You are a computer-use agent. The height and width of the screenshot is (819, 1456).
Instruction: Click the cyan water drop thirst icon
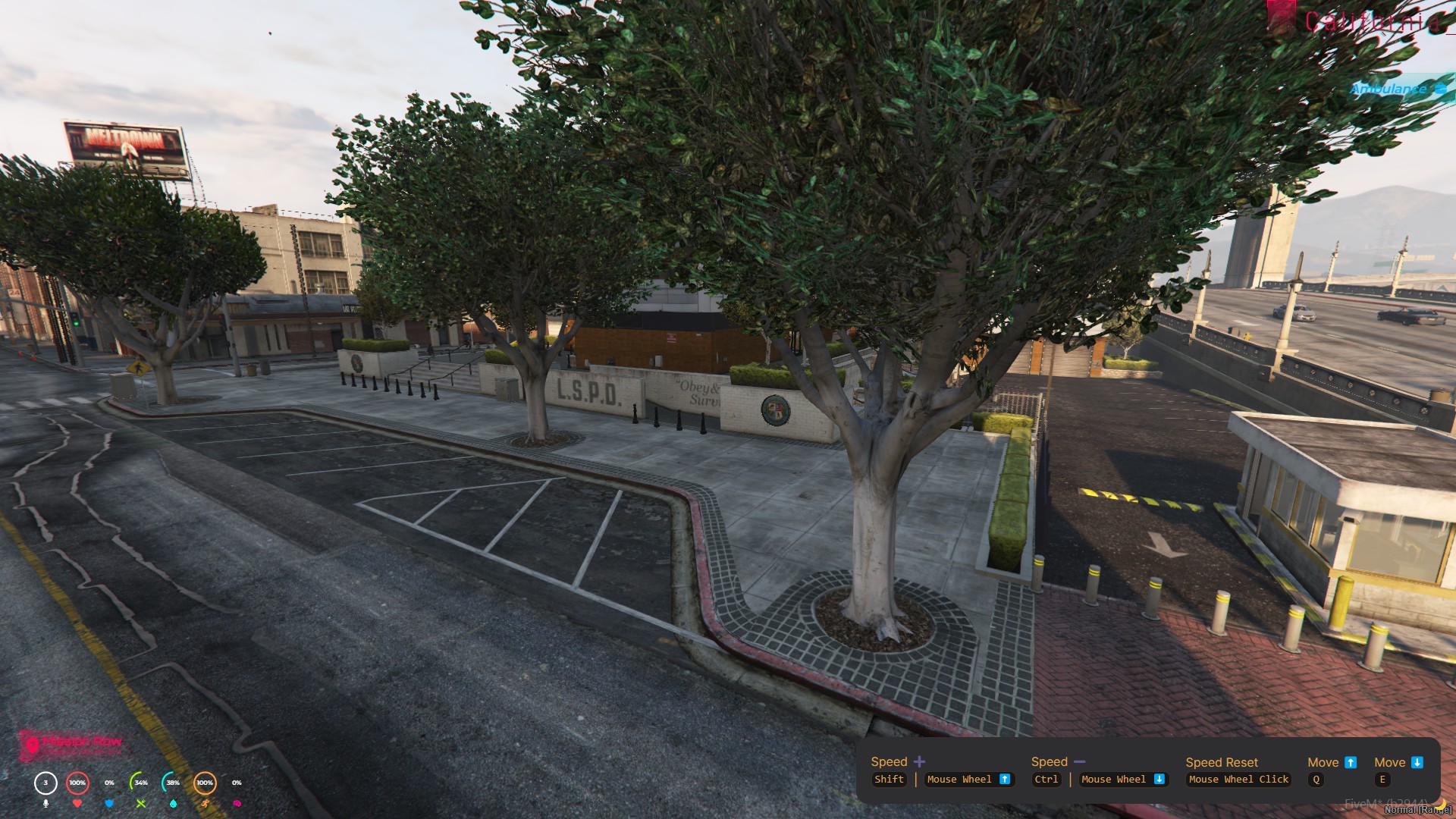(173, 803)
